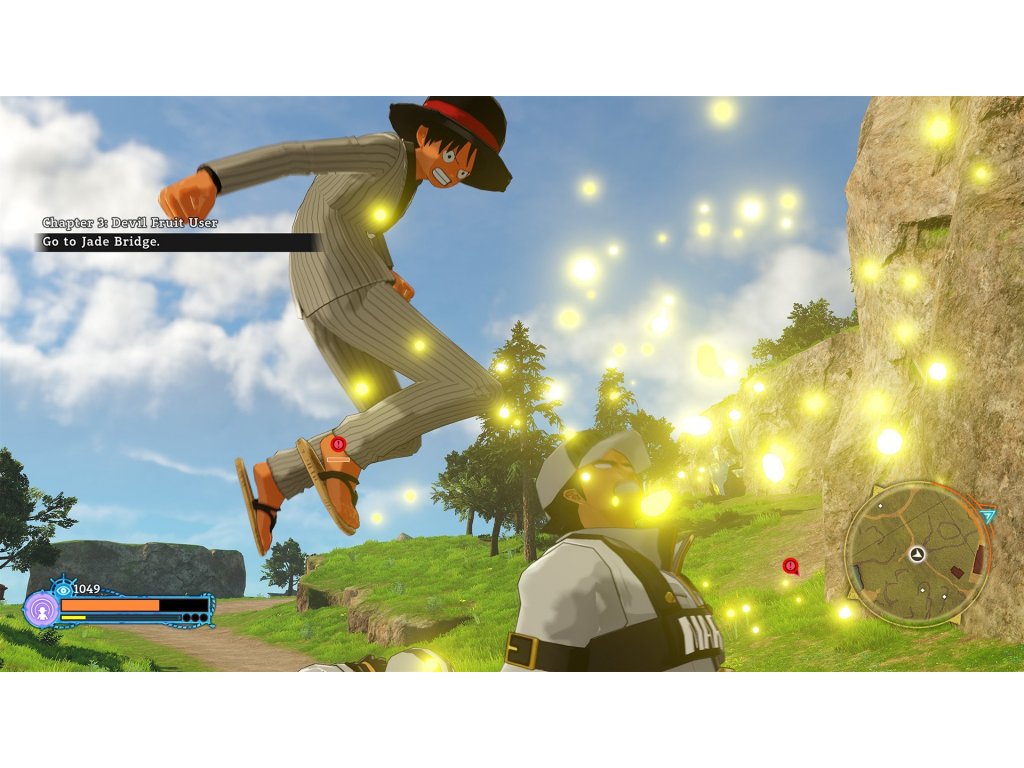1024x768 pixels.
Task: Open the circular minimap
Action: (x=917, y=553)
